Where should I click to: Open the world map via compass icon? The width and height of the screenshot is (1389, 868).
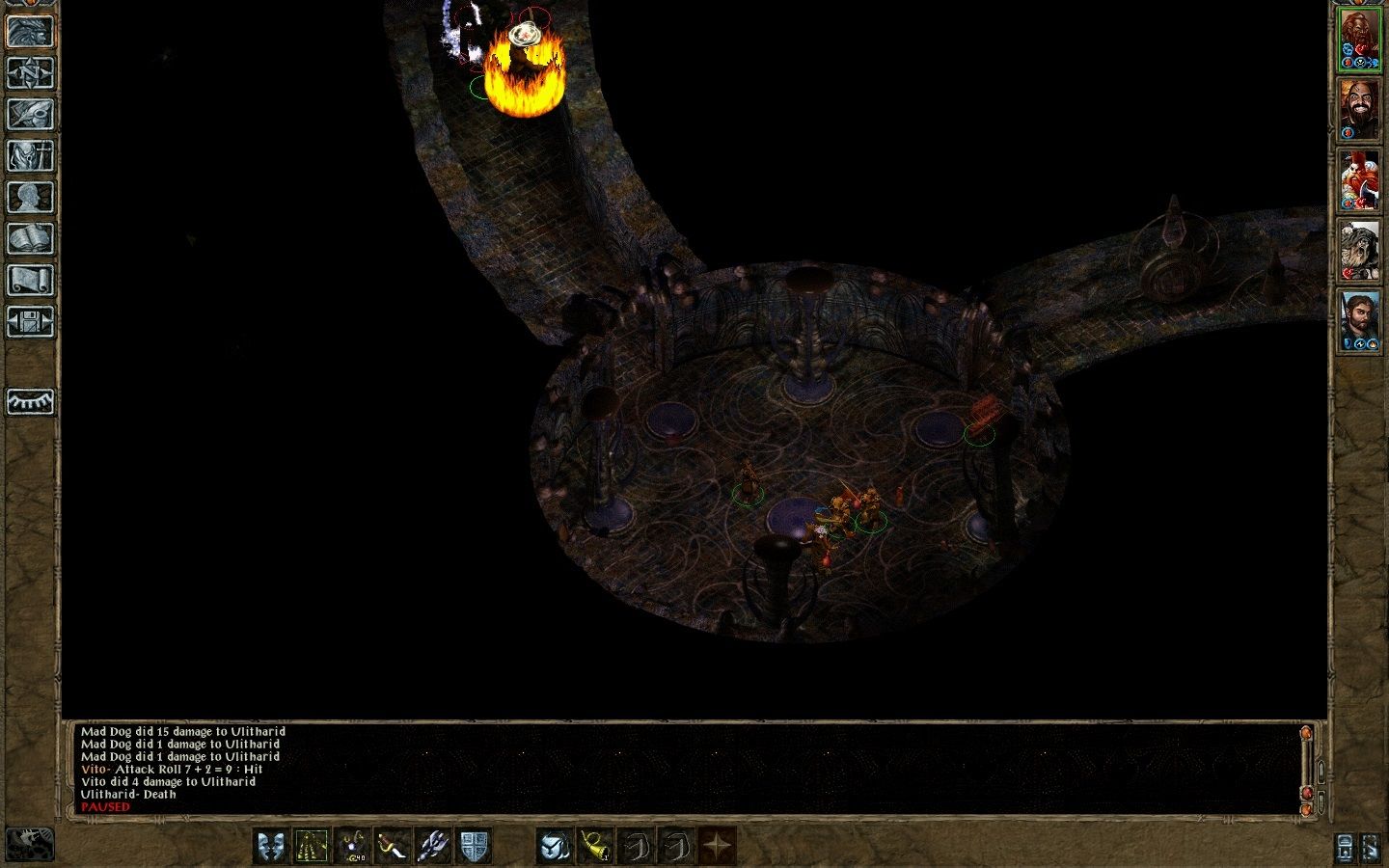31,72
